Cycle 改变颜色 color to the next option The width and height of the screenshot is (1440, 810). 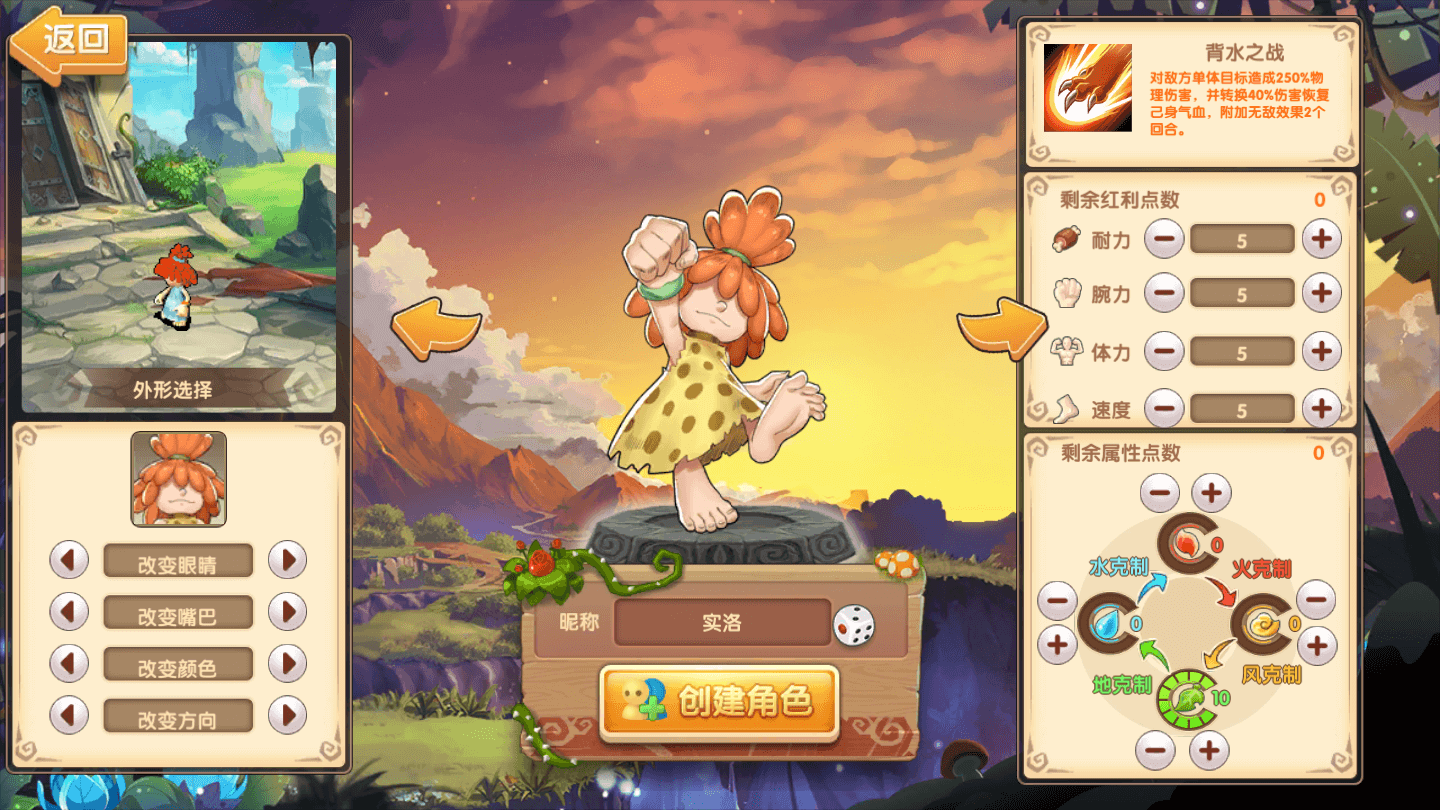click(287, 663)
